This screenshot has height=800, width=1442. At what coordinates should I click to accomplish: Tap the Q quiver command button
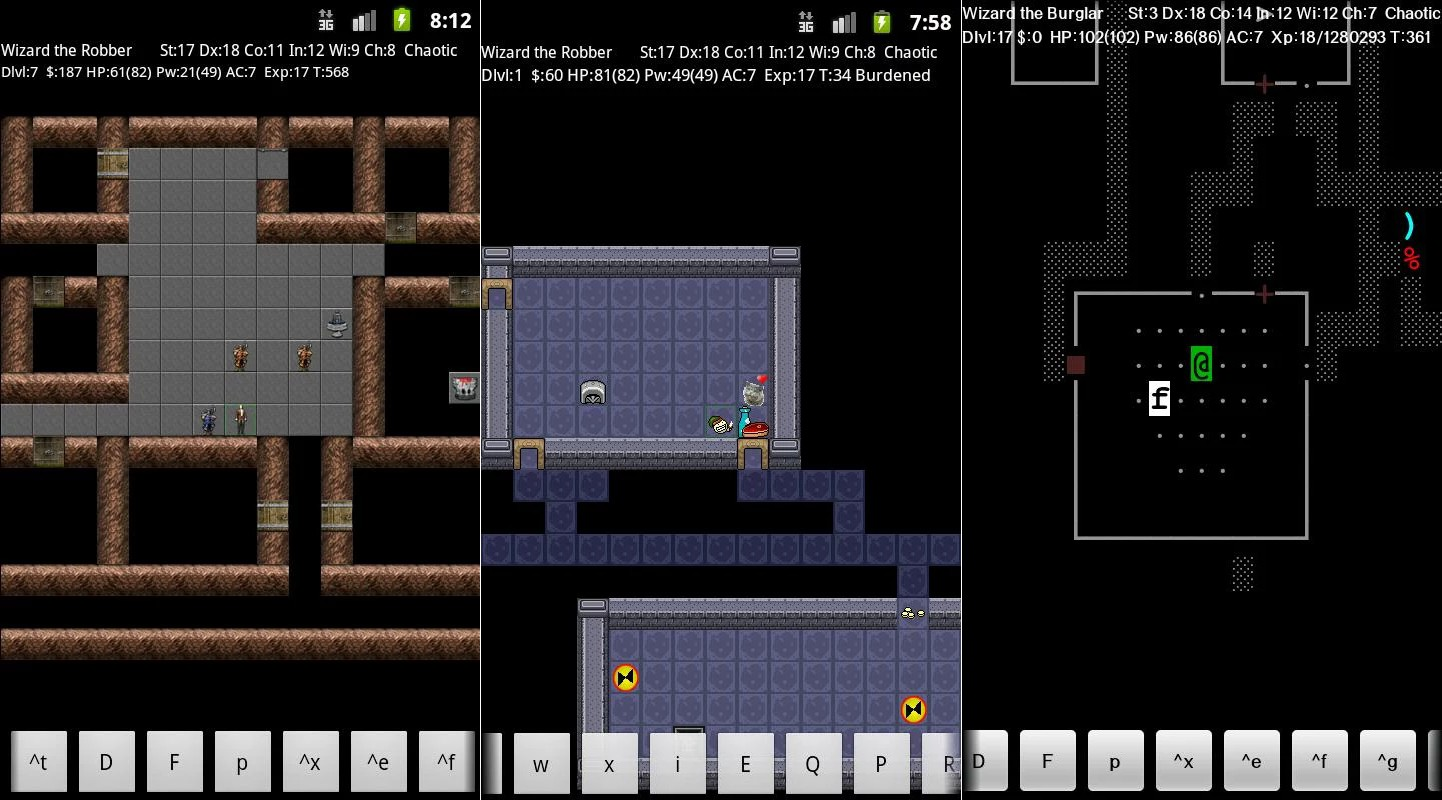(x=813, y=765)
